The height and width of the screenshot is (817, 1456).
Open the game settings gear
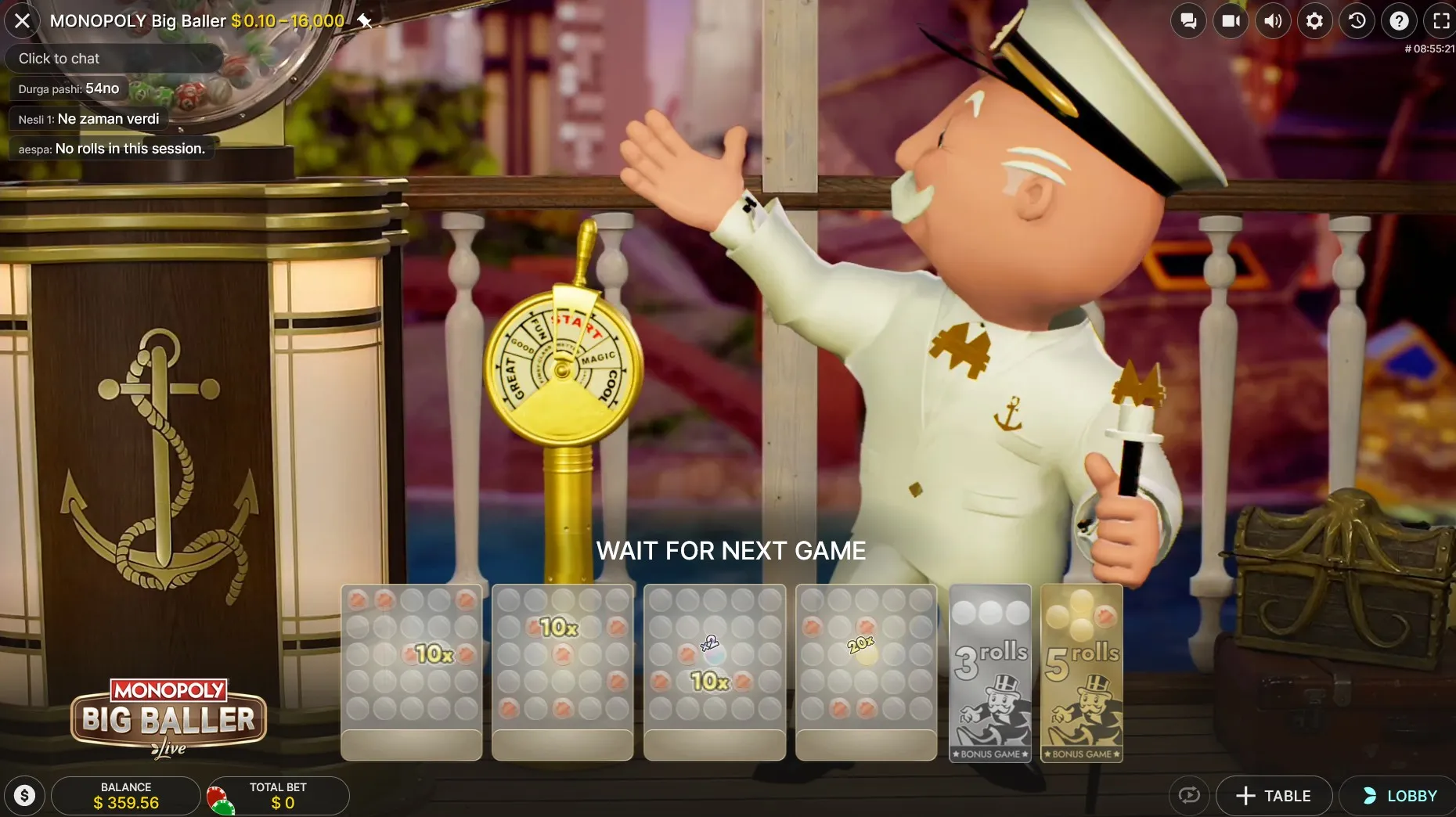1315,20
